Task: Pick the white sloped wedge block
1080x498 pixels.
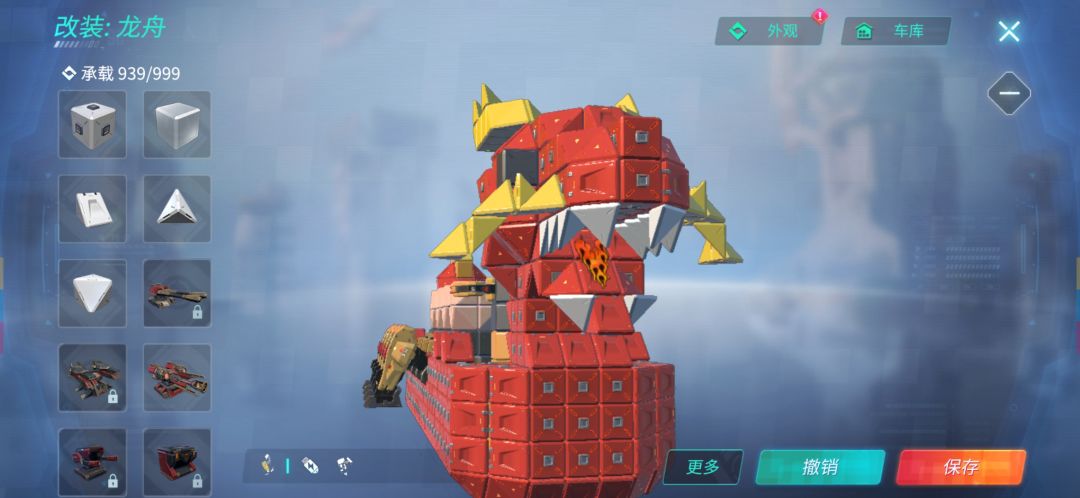Action: click(x=92, y=209)
